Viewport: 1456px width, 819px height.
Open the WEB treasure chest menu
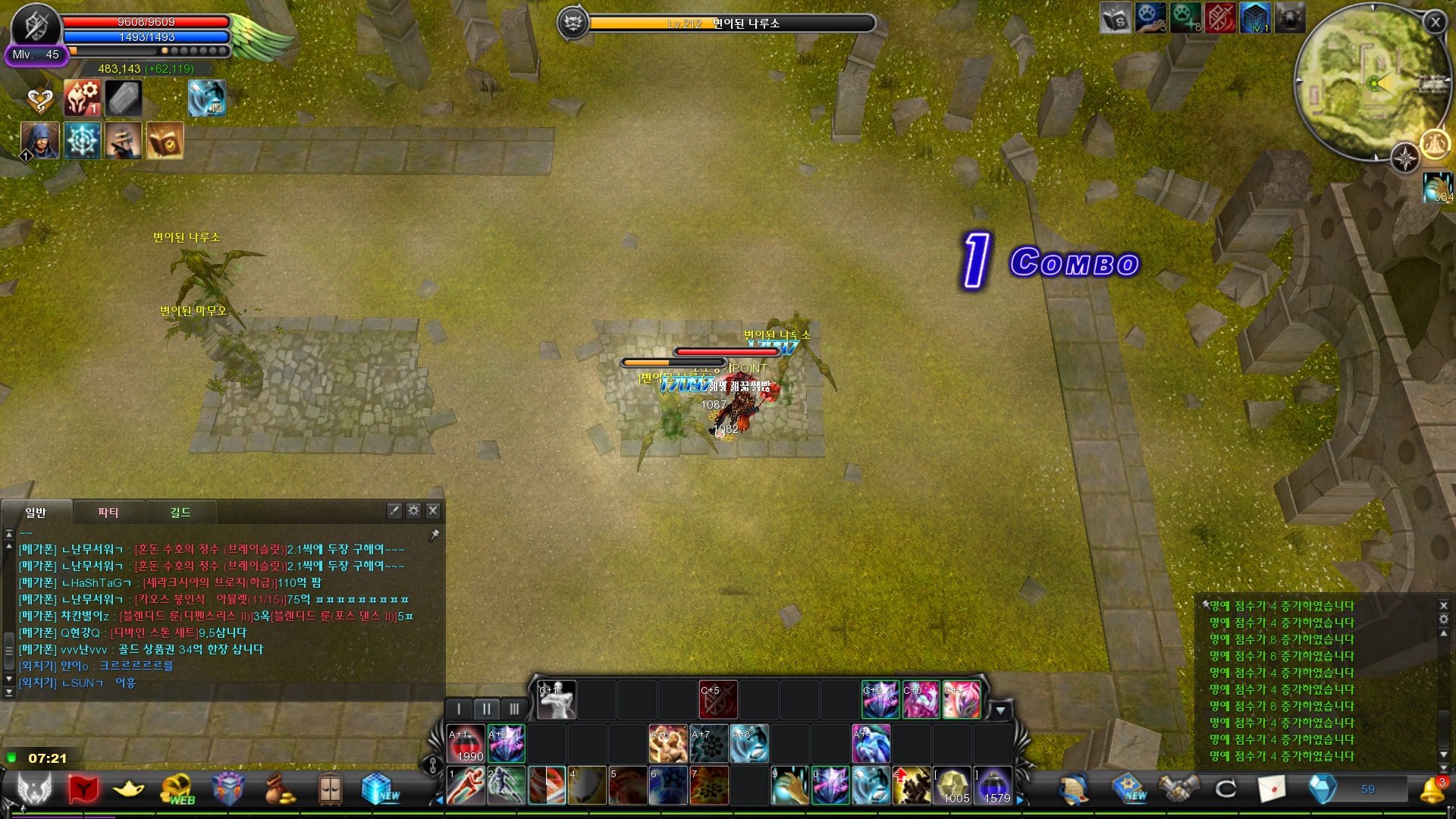click(178, 789)
